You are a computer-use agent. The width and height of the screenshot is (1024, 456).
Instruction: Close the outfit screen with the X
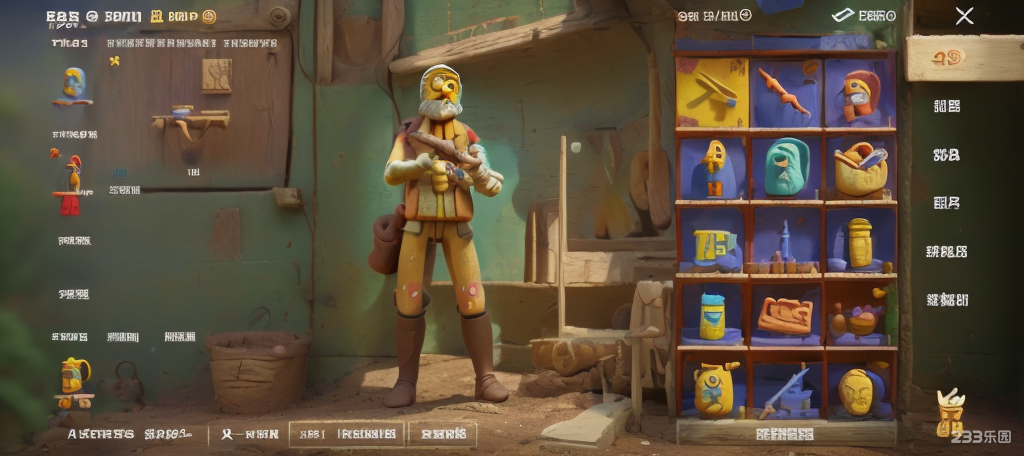tap(964, 16)
